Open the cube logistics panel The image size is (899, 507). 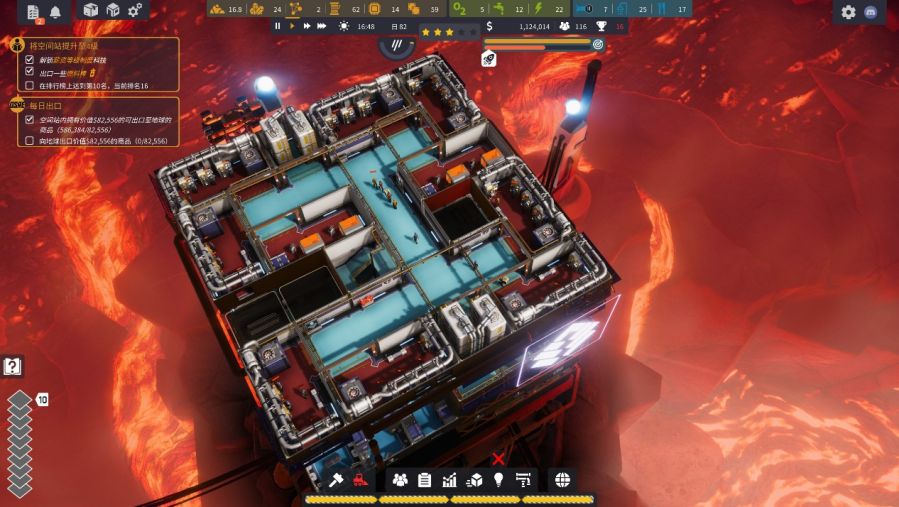tap(474, 480)
